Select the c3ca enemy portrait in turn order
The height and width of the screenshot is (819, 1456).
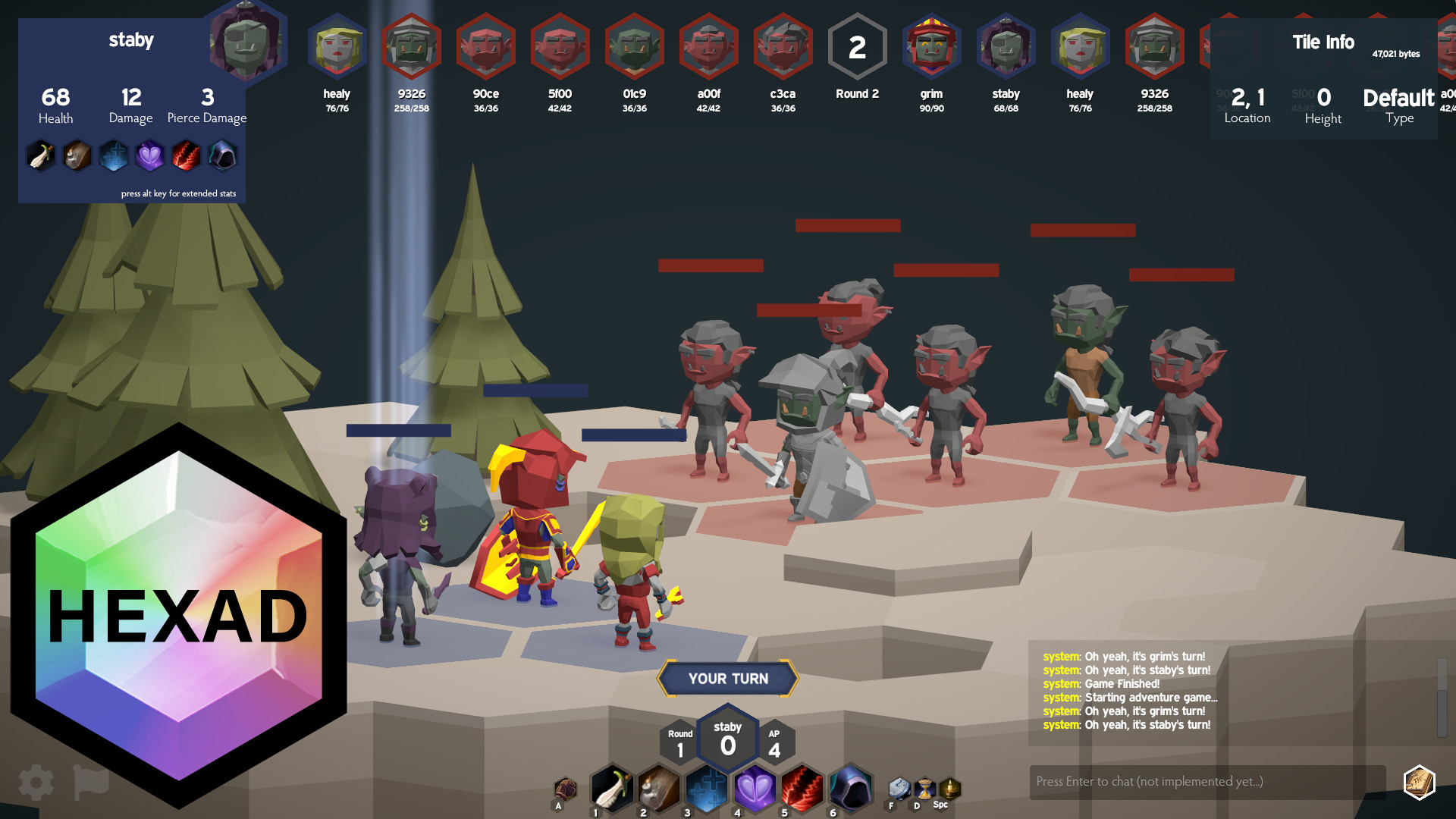(783, 47)
